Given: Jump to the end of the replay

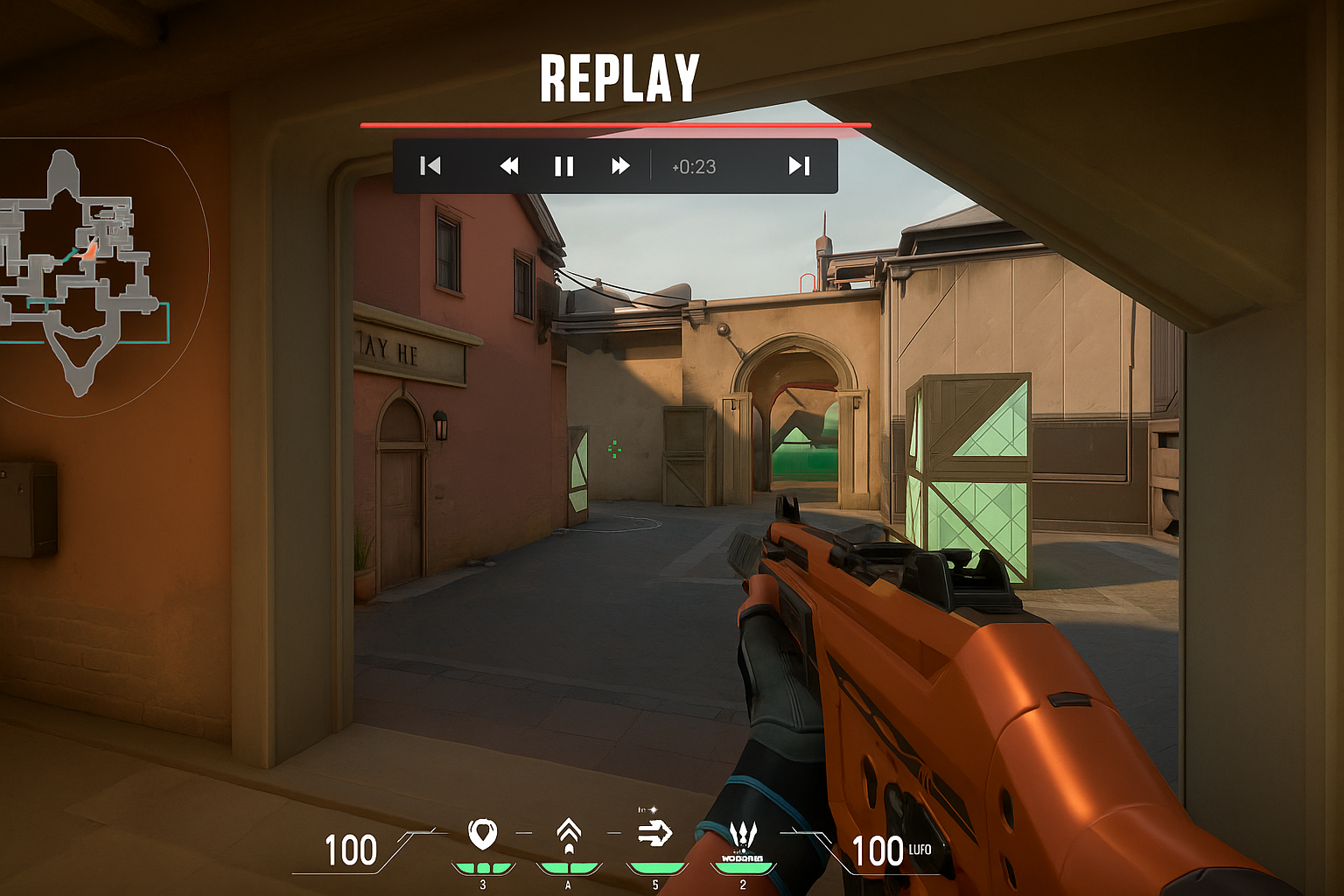Looking at the screenshot, I should [799, 166].
